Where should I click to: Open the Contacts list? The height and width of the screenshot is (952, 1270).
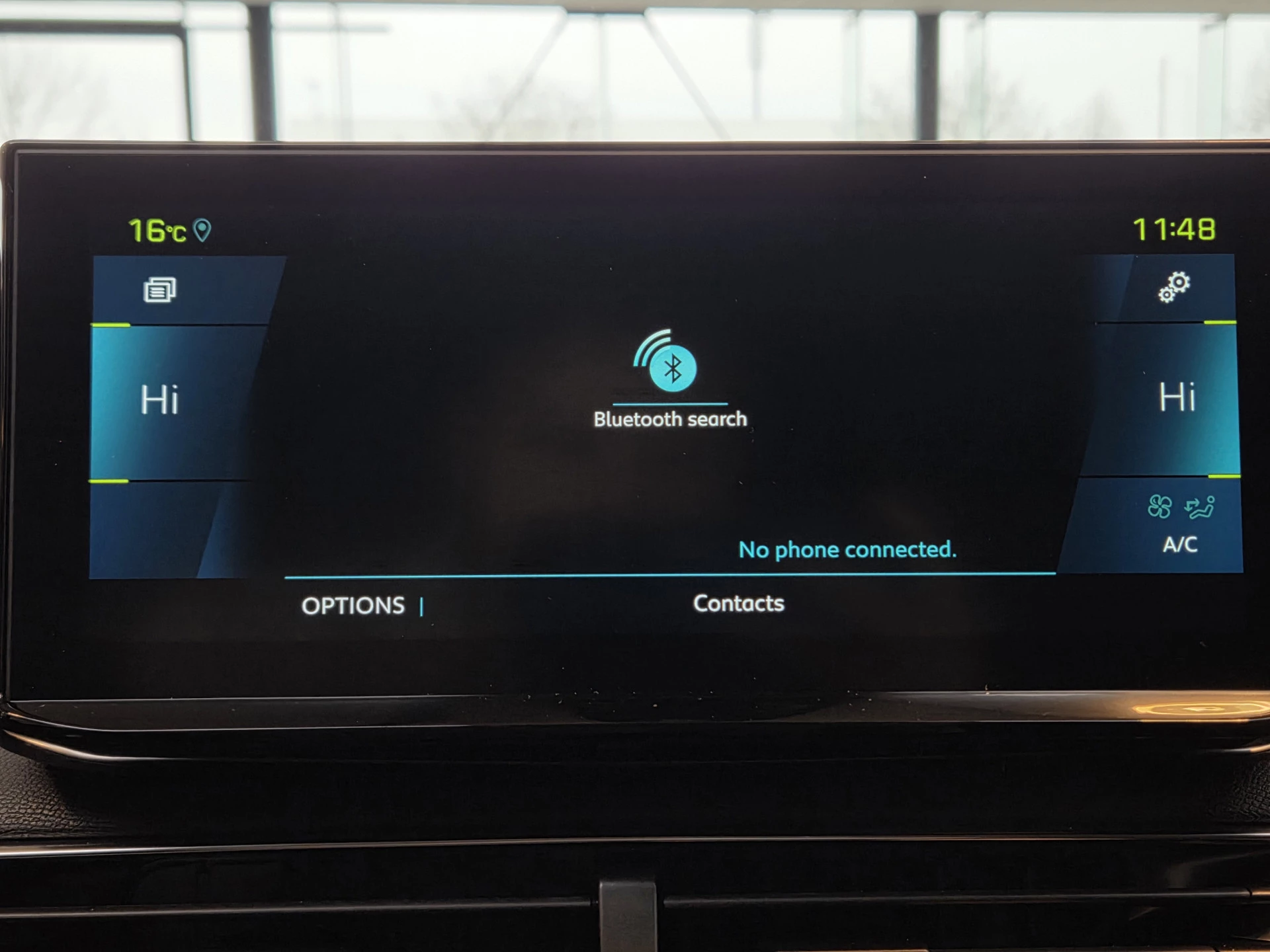coord(738,604)
